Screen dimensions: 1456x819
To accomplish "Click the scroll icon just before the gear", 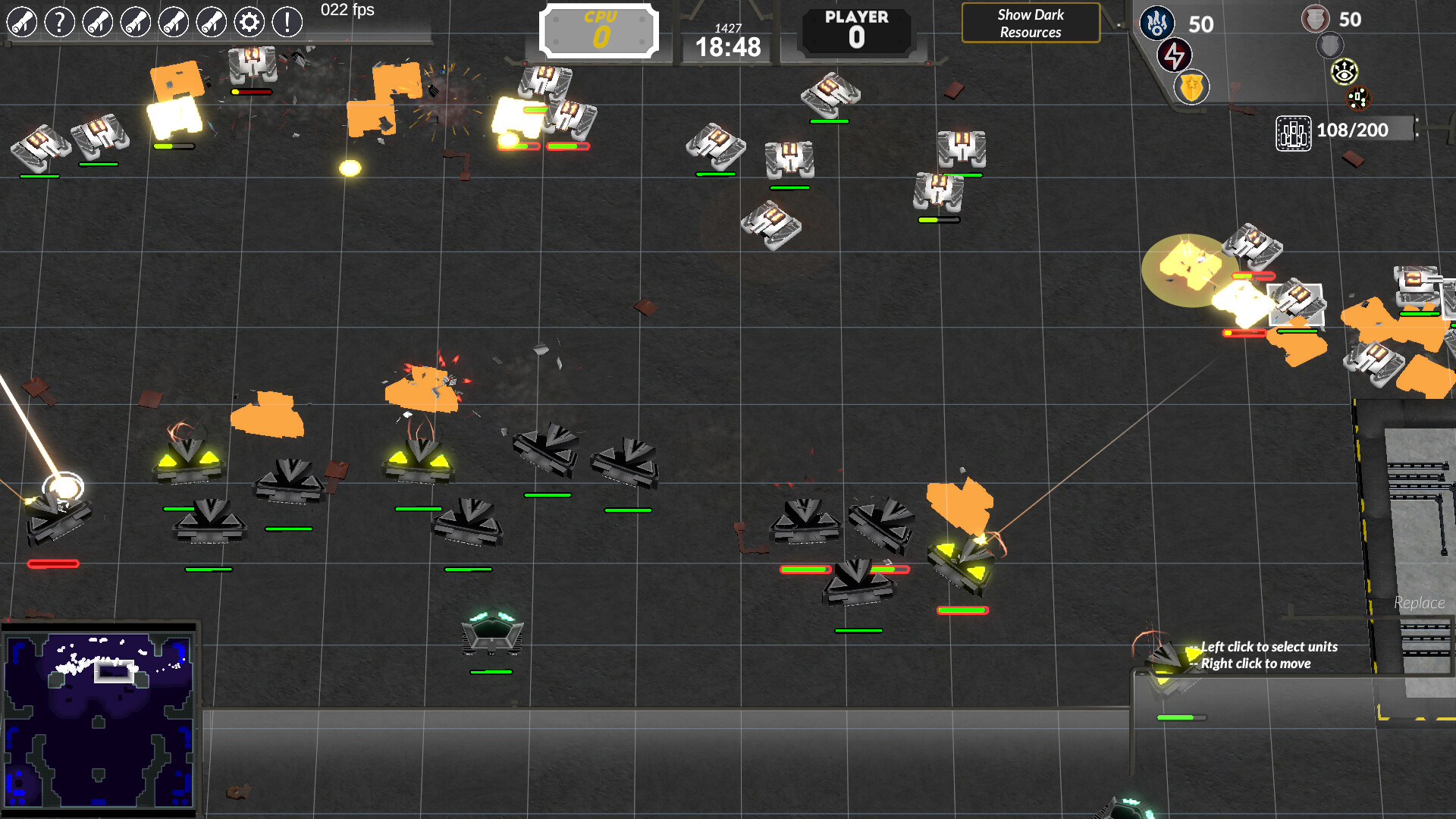I will [x=210, y=22].
